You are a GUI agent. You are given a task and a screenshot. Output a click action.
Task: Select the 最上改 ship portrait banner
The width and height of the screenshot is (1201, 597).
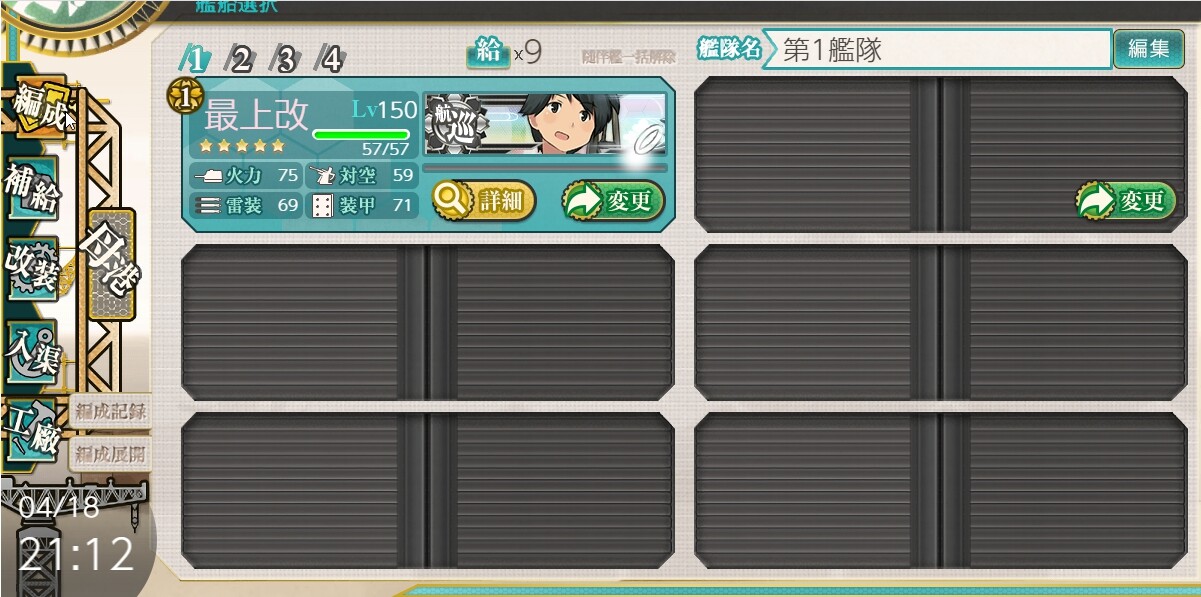click(x=545, y=124)
